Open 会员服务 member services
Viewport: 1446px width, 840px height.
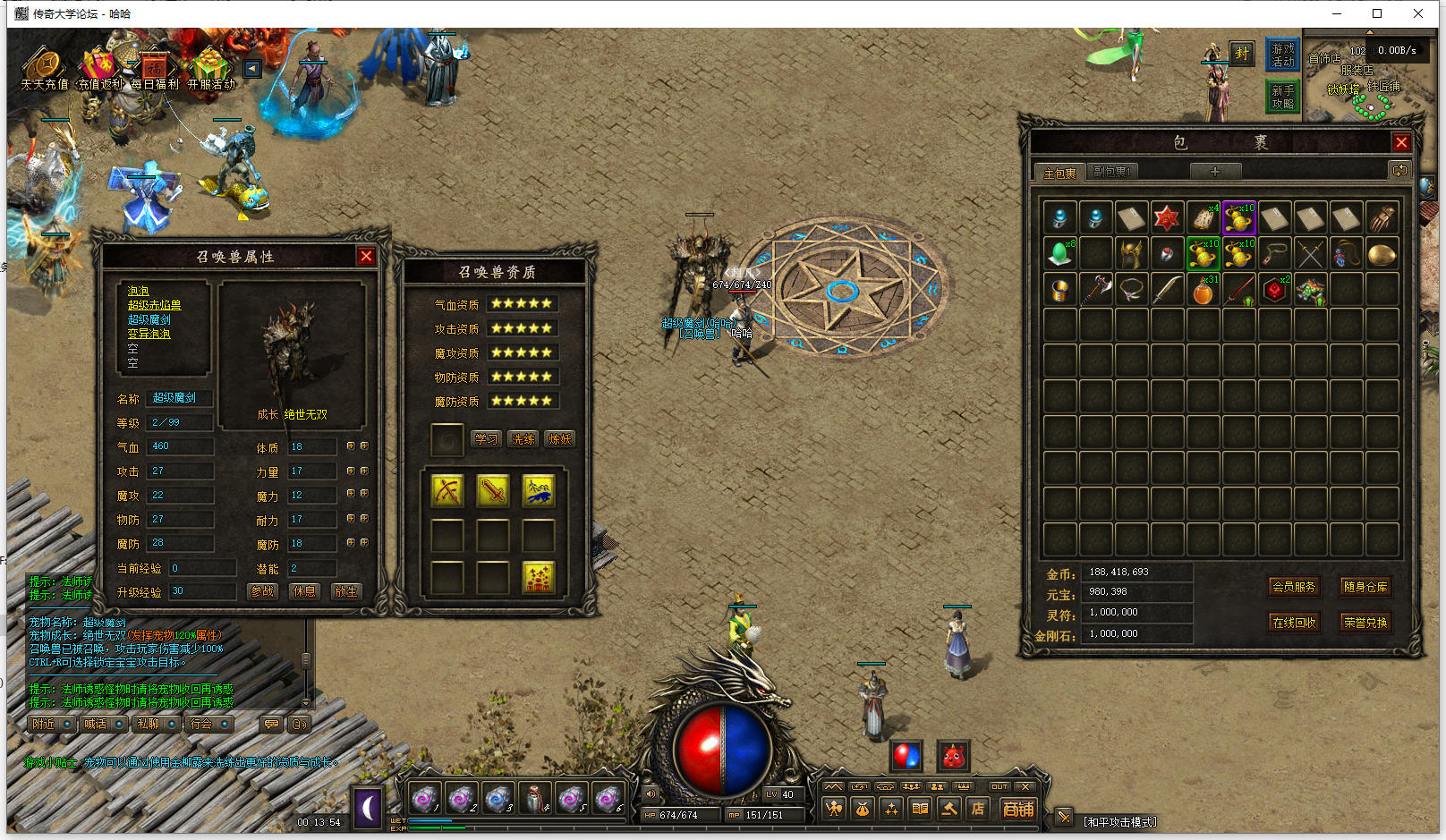click(1294, 587)
